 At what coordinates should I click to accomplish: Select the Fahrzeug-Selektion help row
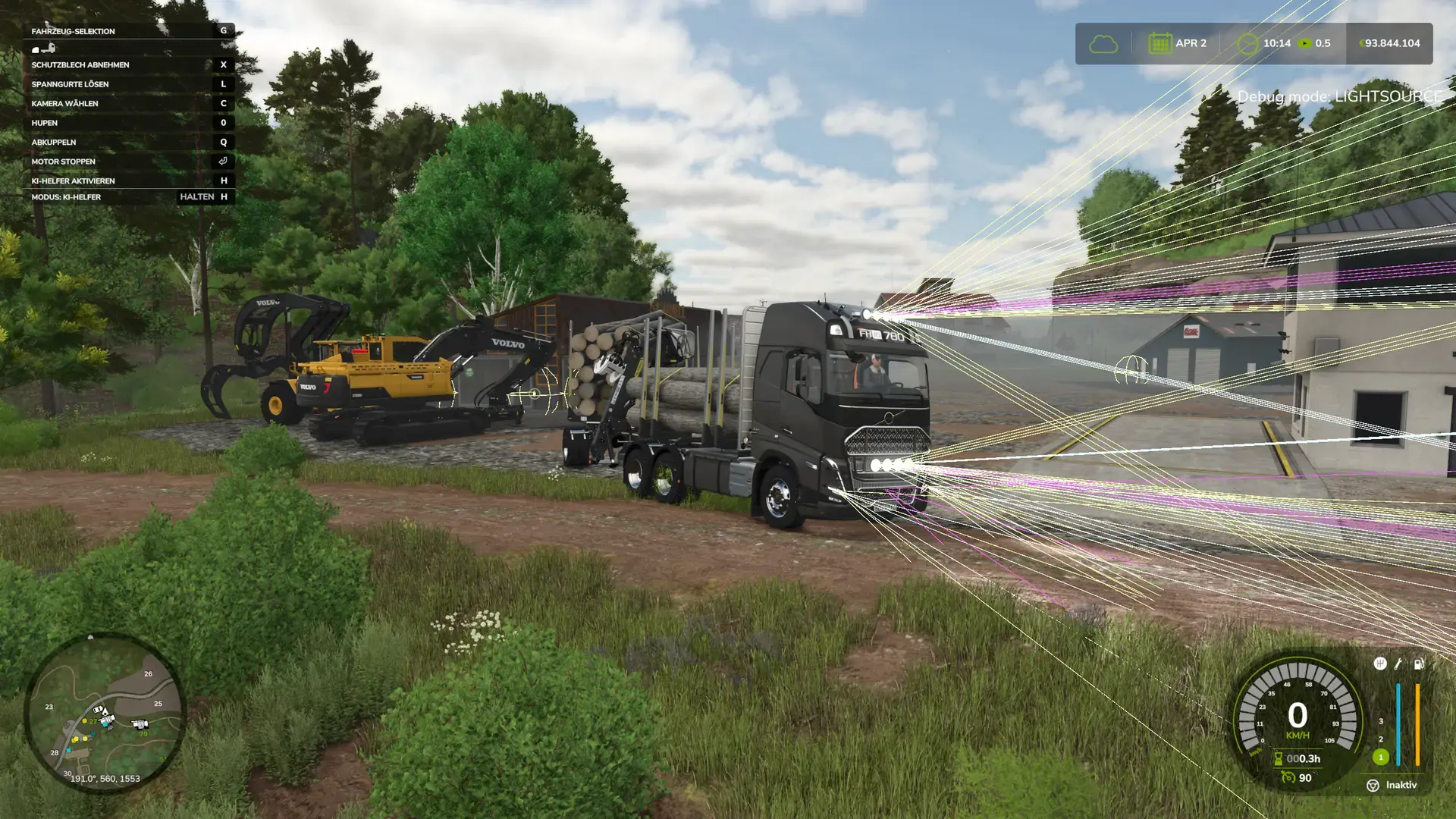click(x=129, y=31)
